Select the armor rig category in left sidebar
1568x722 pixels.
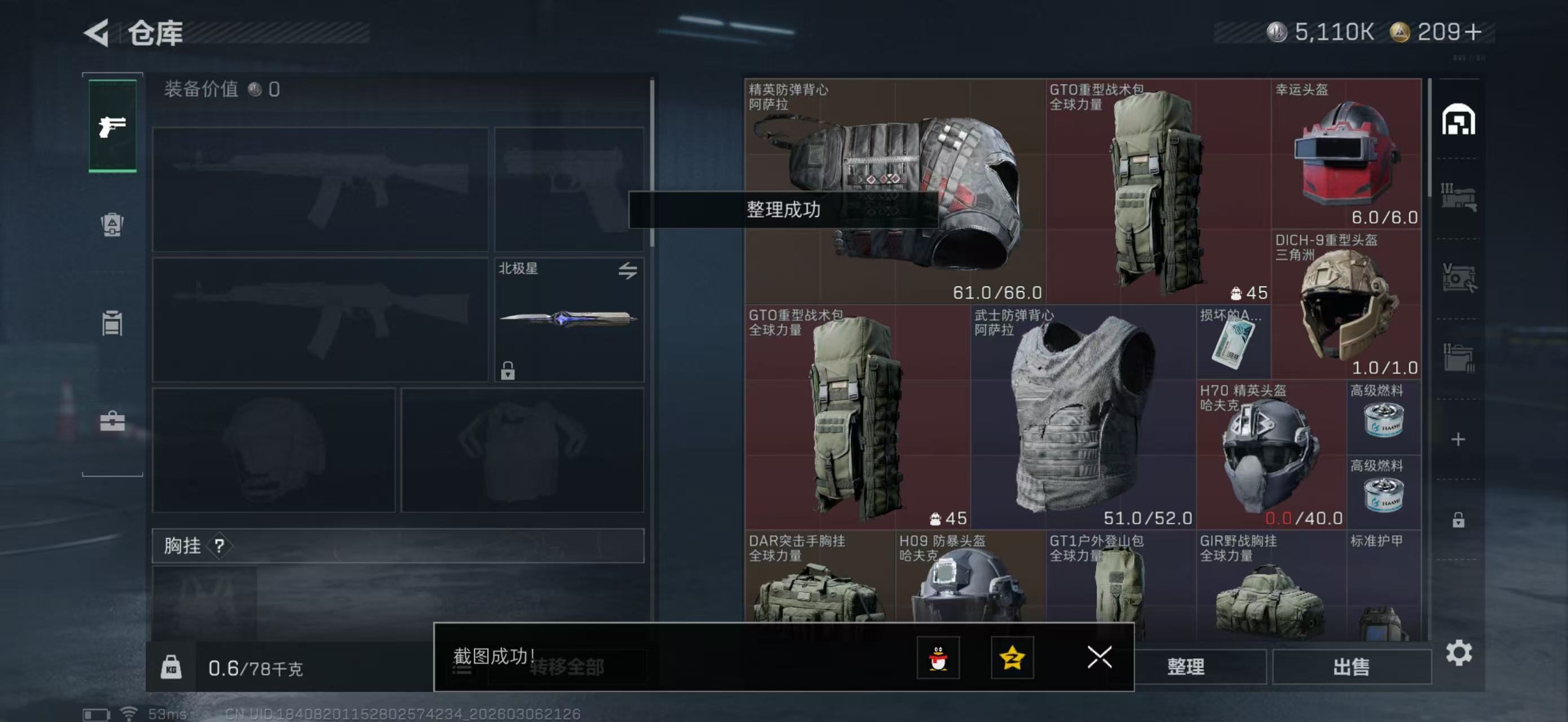[113, 226]
